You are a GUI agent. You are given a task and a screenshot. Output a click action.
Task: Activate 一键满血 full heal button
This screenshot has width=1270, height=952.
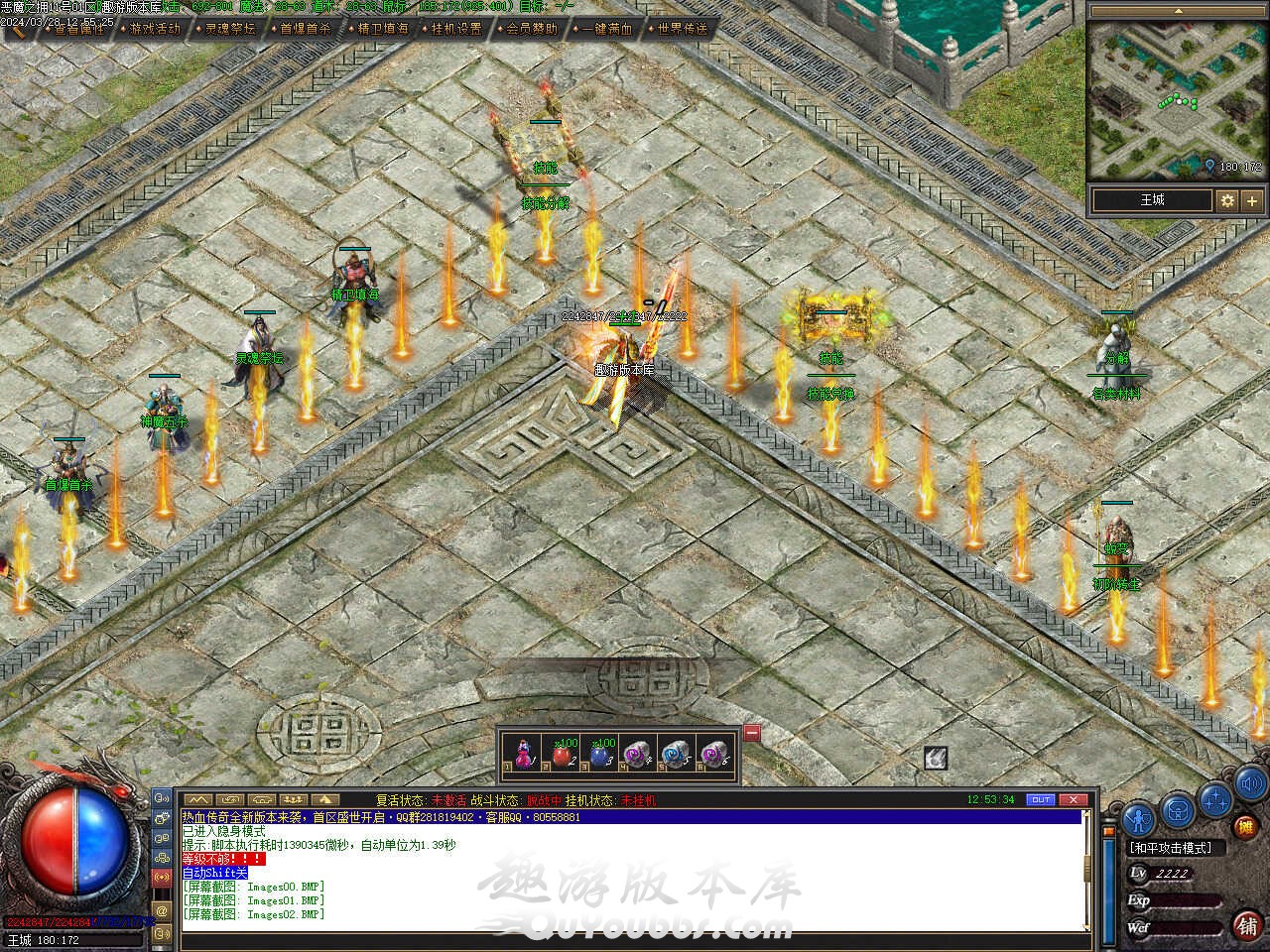607,29
